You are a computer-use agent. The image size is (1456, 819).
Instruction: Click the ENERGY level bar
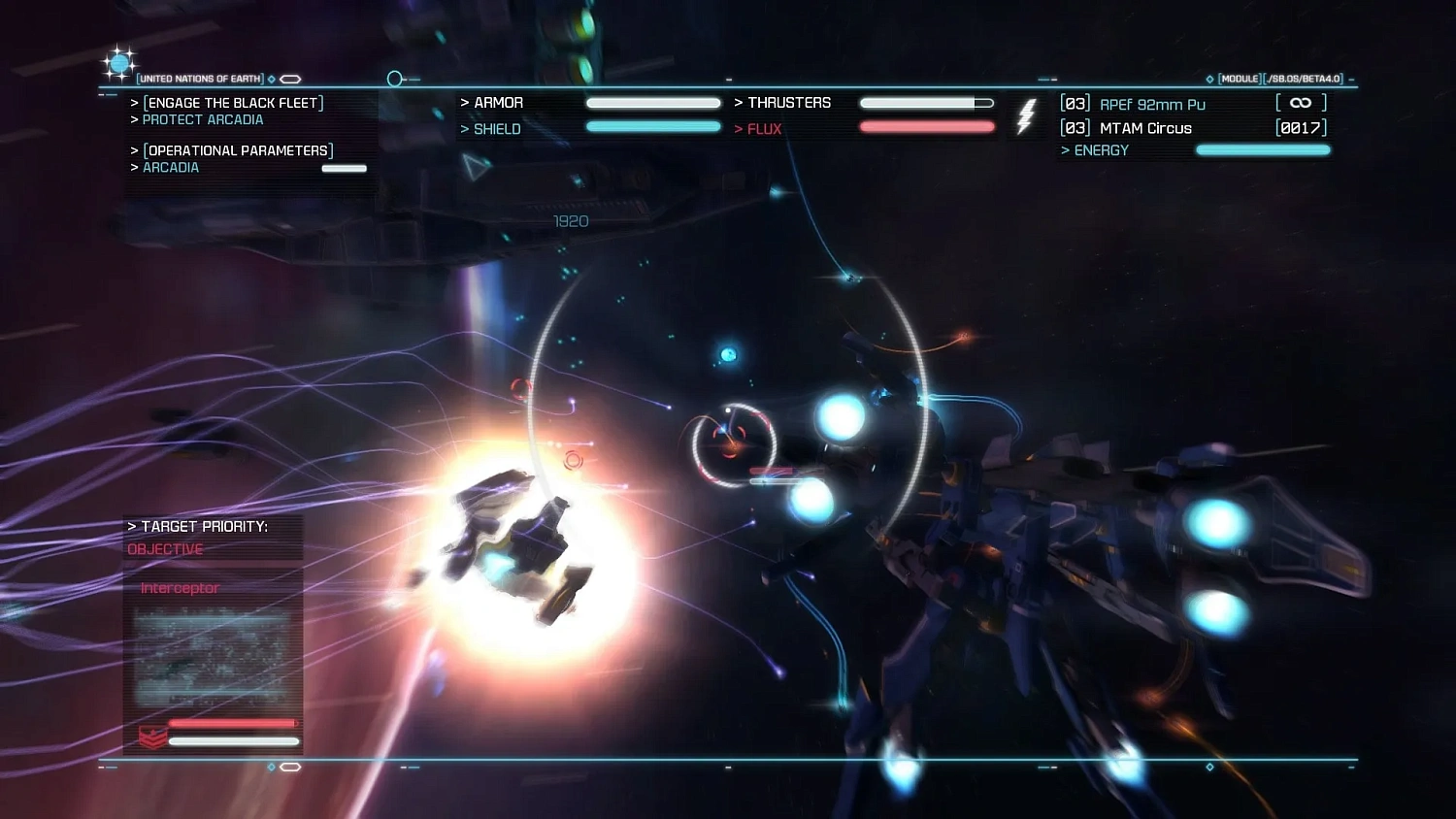1263,150
